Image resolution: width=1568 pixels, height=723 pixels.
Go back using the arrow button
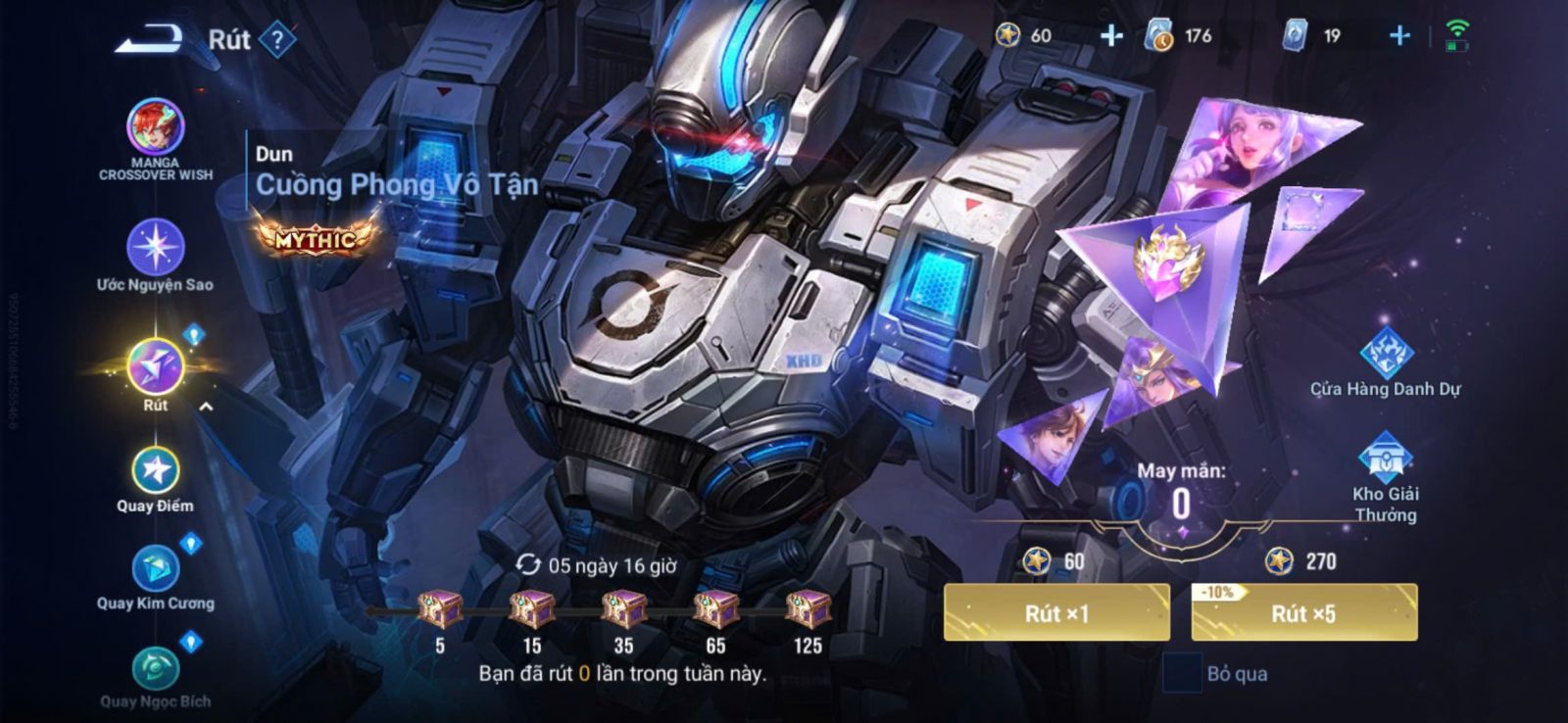pos(149,39)
